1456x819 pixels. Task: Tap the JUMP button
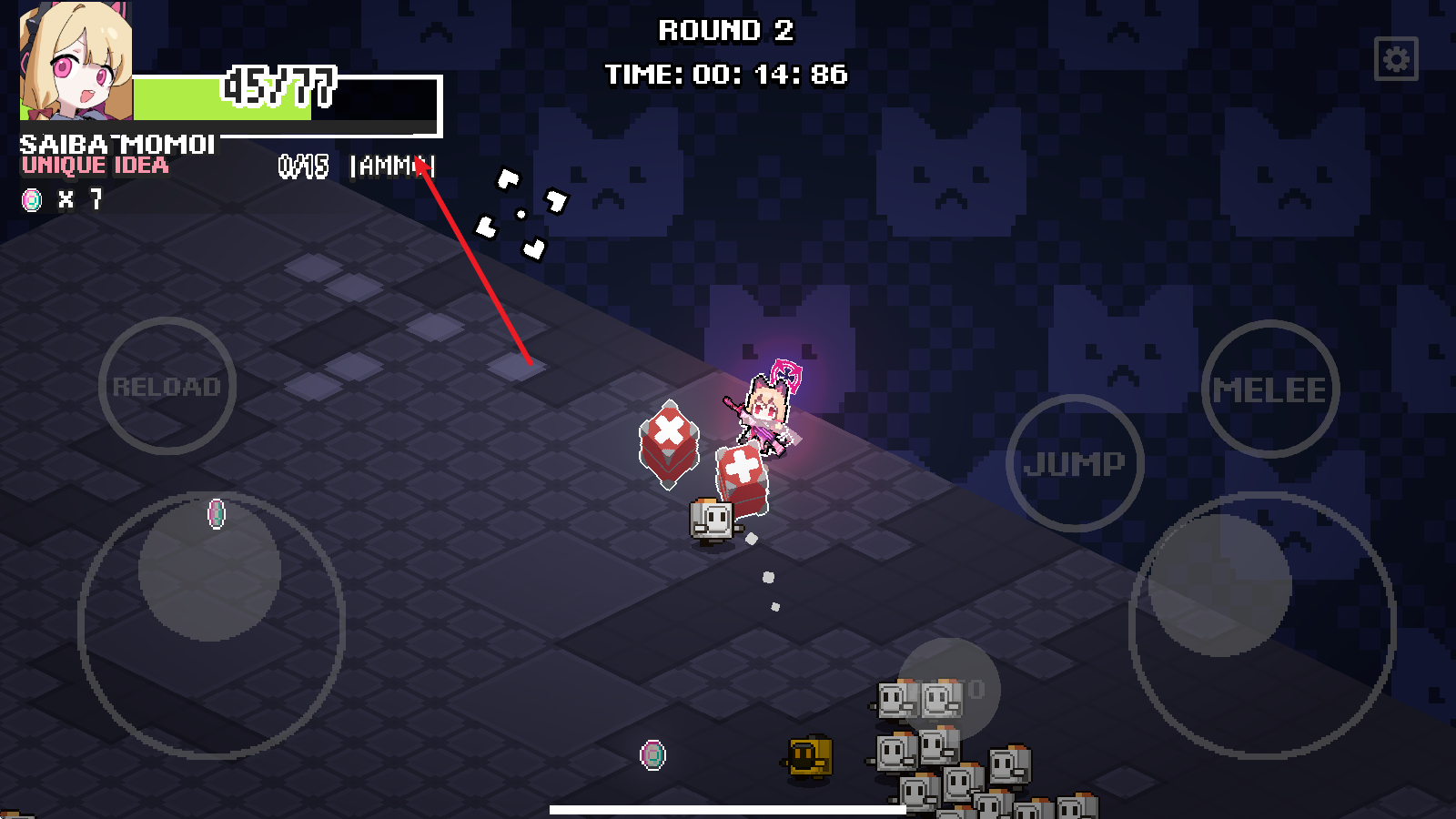(x=1075, y=463)
